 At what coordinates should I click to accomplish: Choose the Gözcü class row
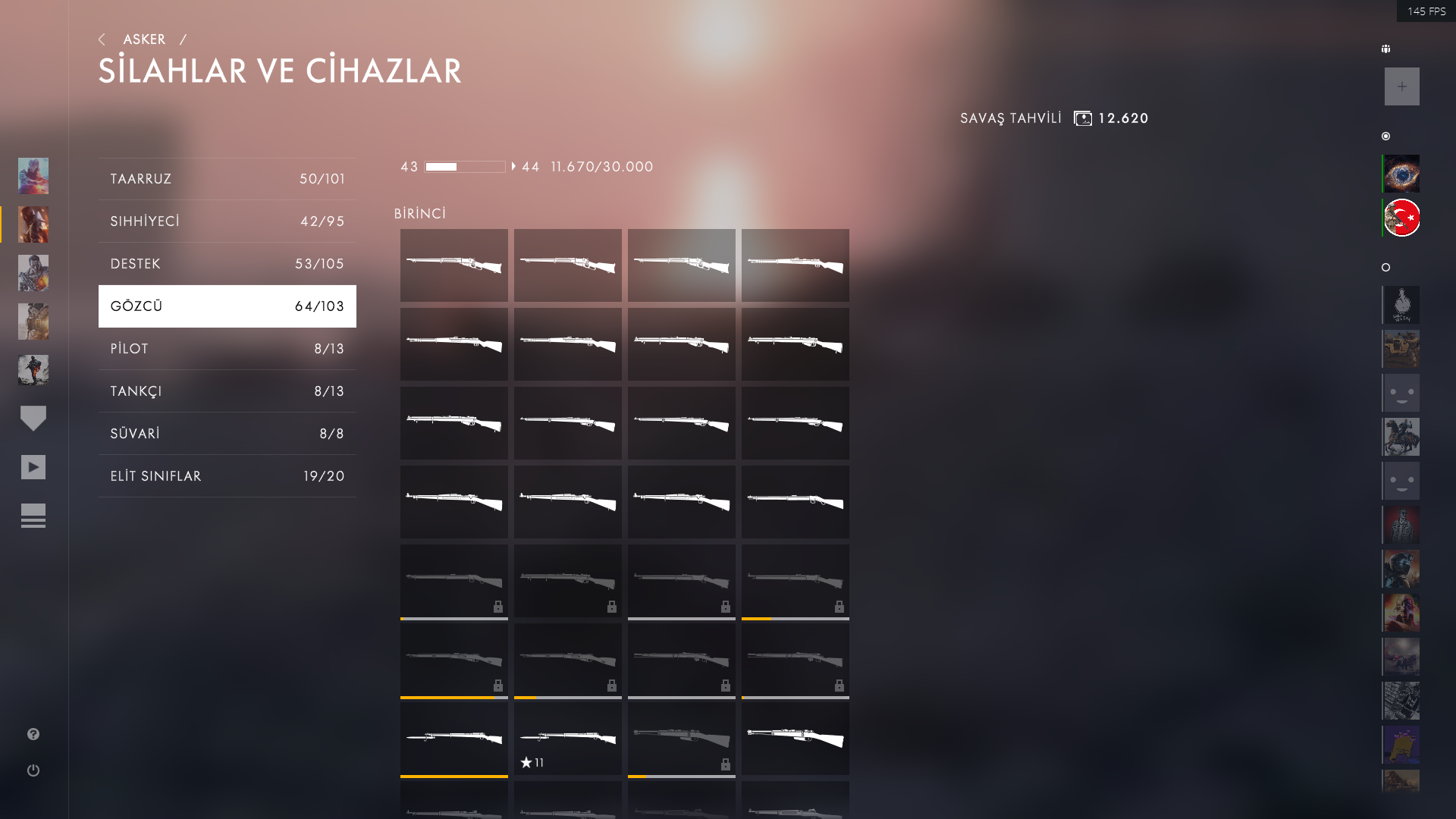[x=227, y=306]
